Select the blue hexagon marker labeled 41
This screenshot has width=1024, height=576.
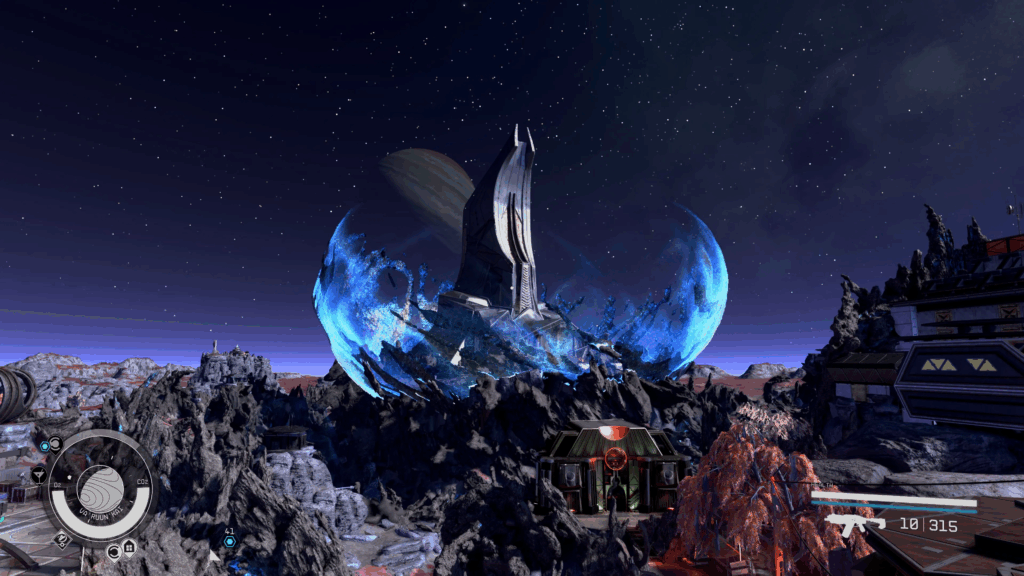229,541
